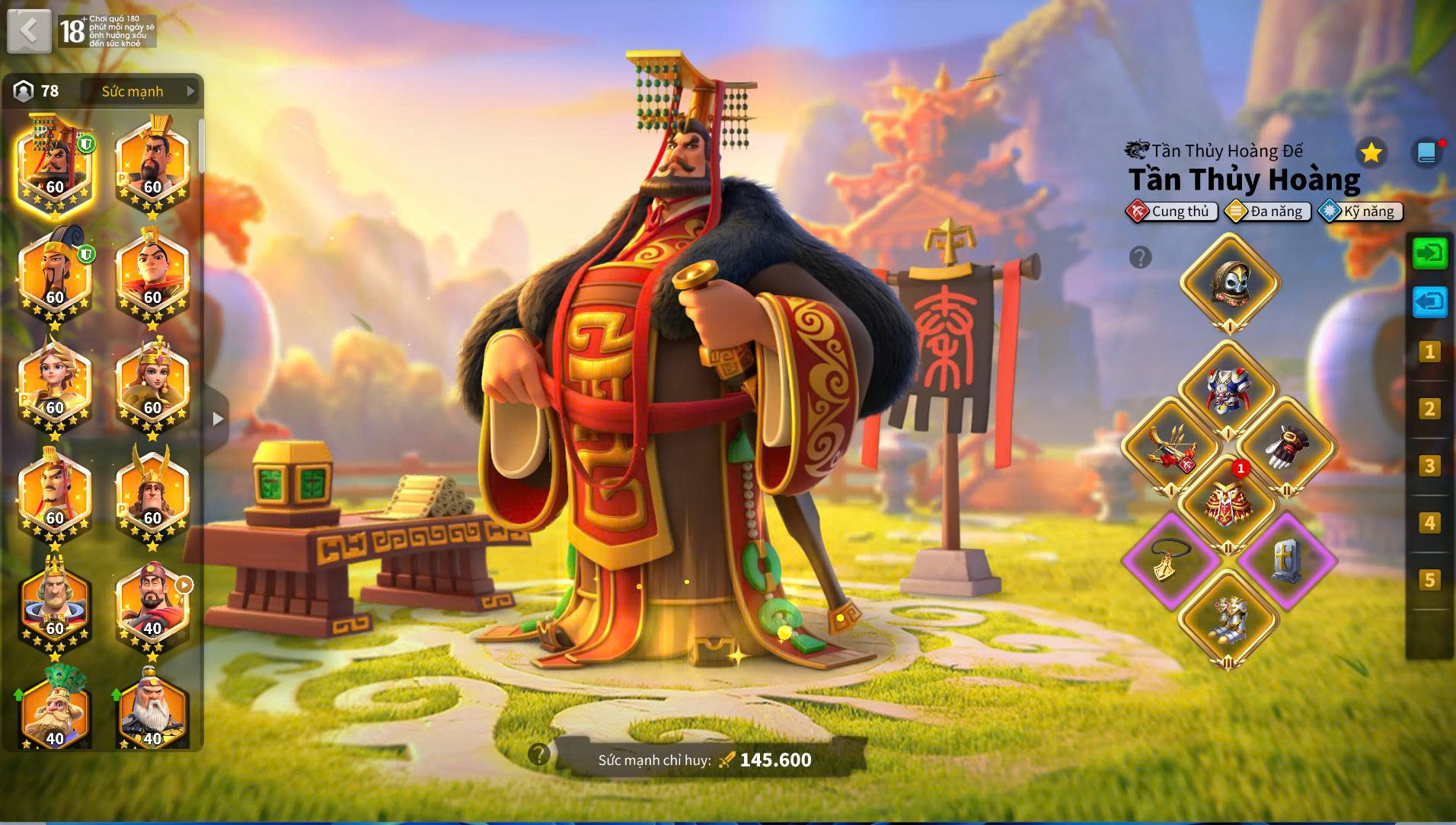This screenshot has width=1456, height=825.
Task: Select the black gloves equipment slot
Action: (x=1286, y=447)
